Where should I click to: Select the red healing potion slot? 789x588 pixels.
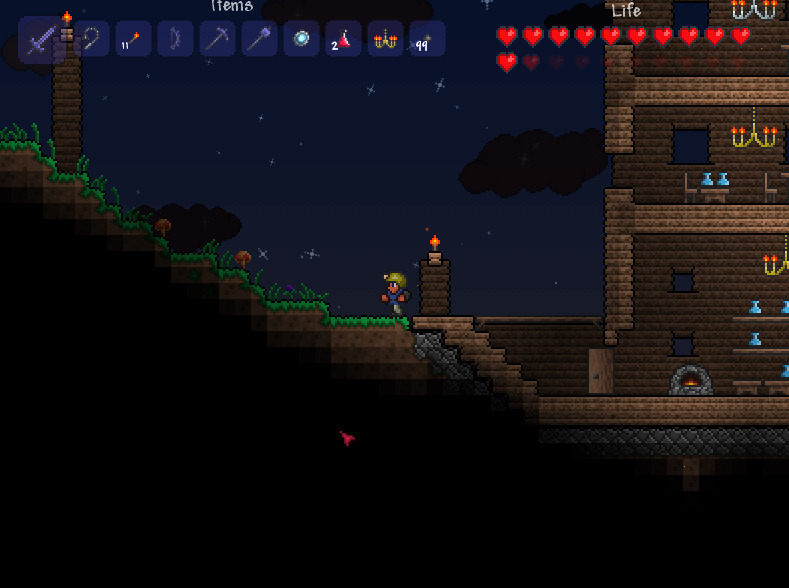[343, 39]
